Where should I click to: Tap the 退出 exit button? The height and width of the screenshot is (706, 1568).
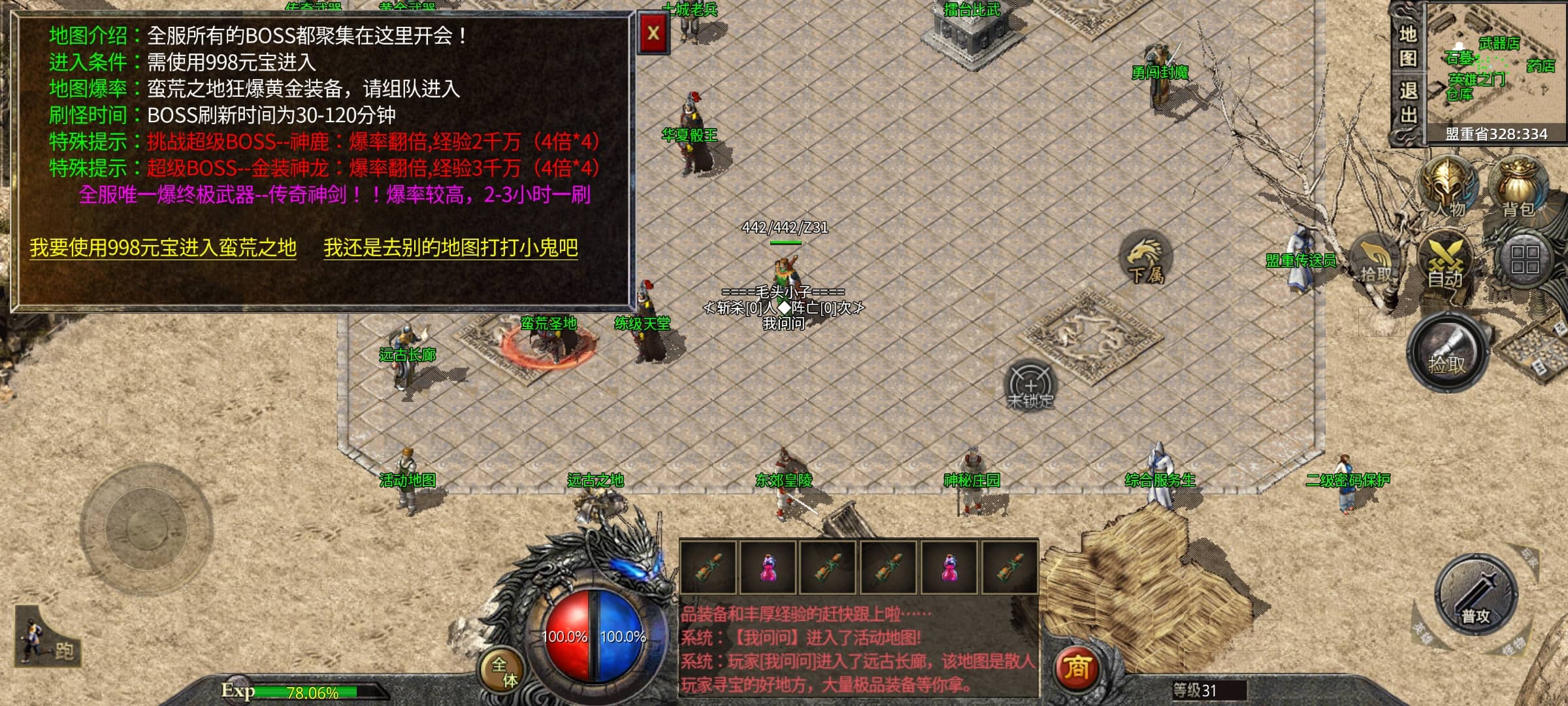pos(1407,103)
